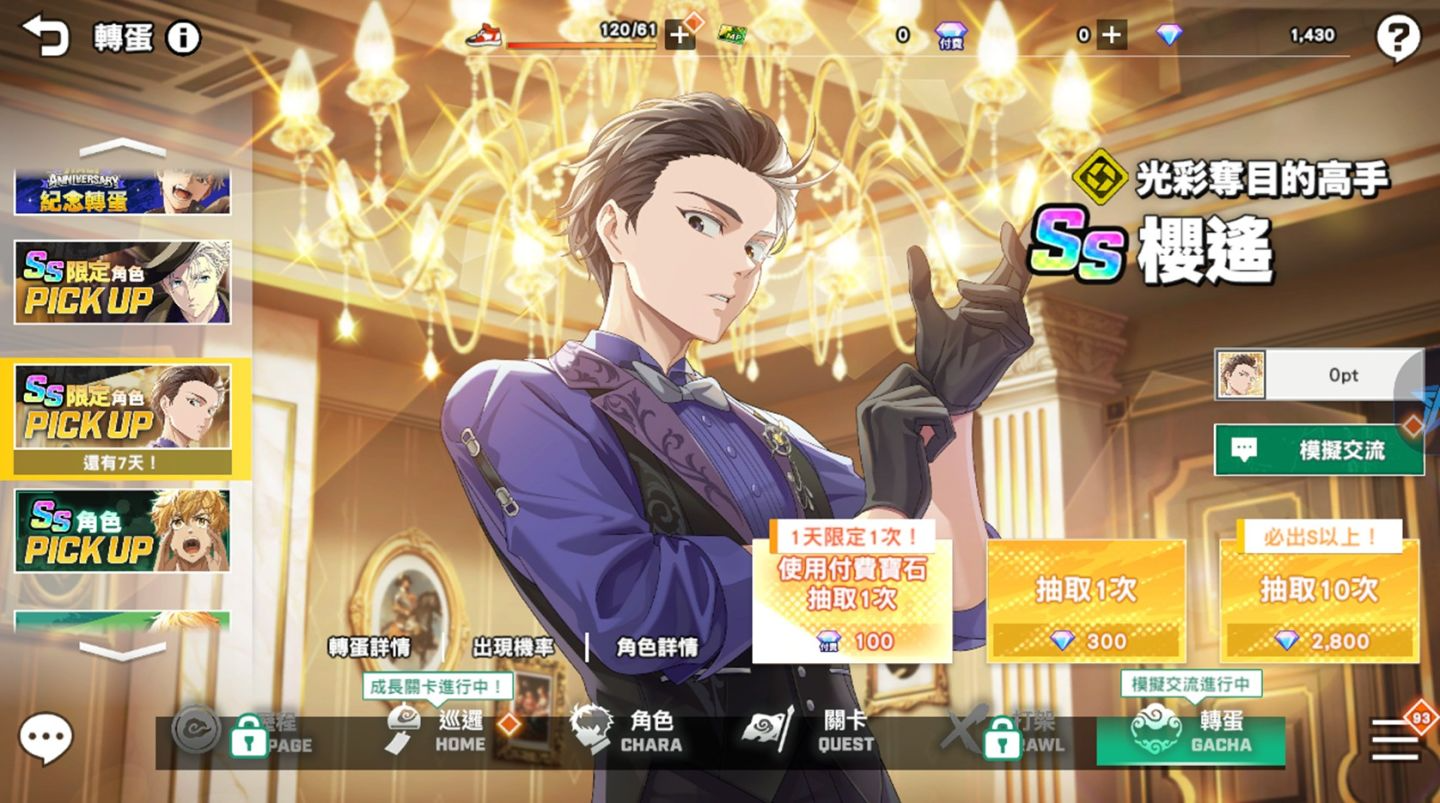The width and height of the screenshot is (1440, 803).
Task: Open 模擬交流 simulated exchange
Action: click(x=1319, y=450)
